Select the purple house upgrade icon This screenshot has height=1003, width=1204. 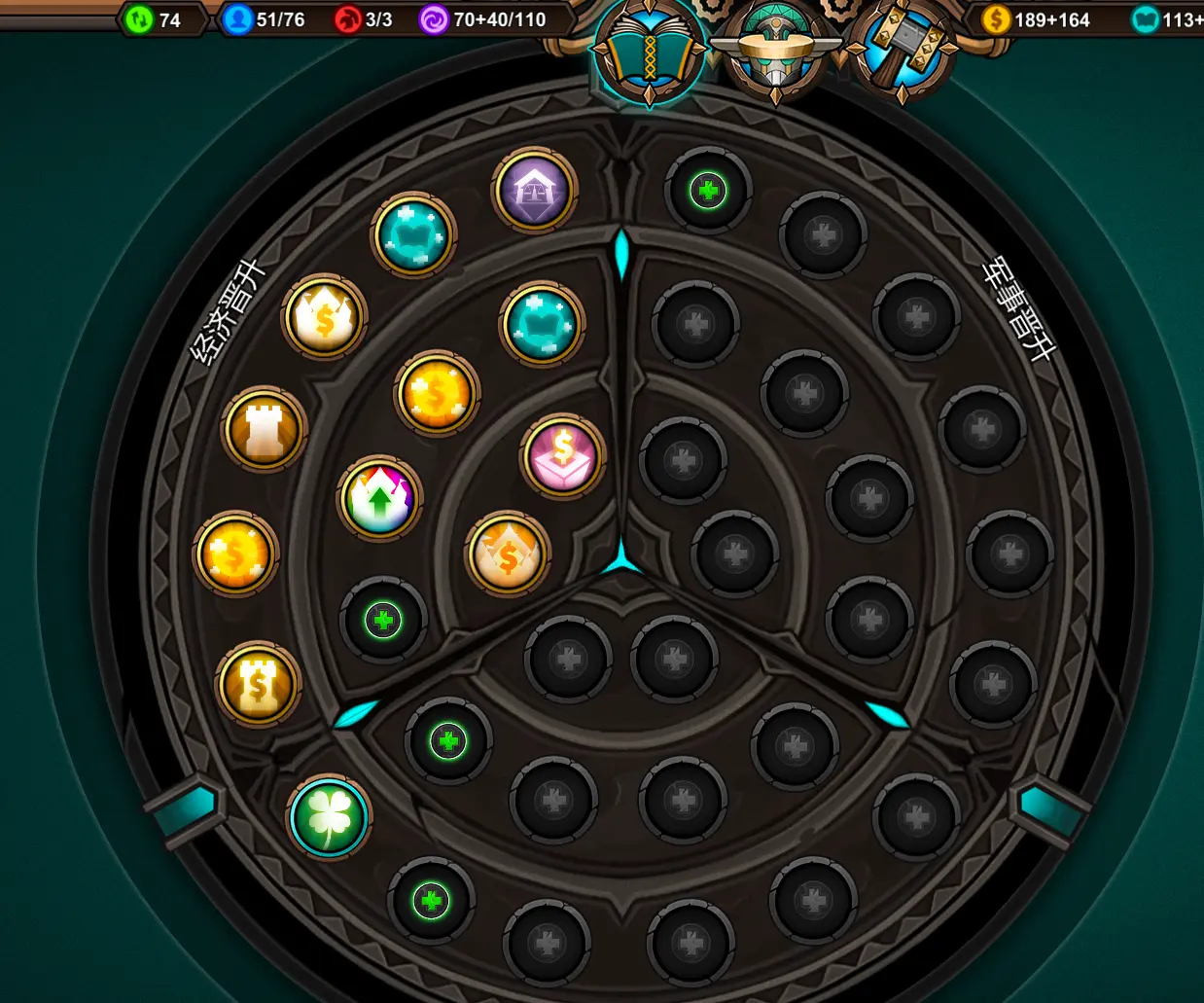tap(535, 190)
